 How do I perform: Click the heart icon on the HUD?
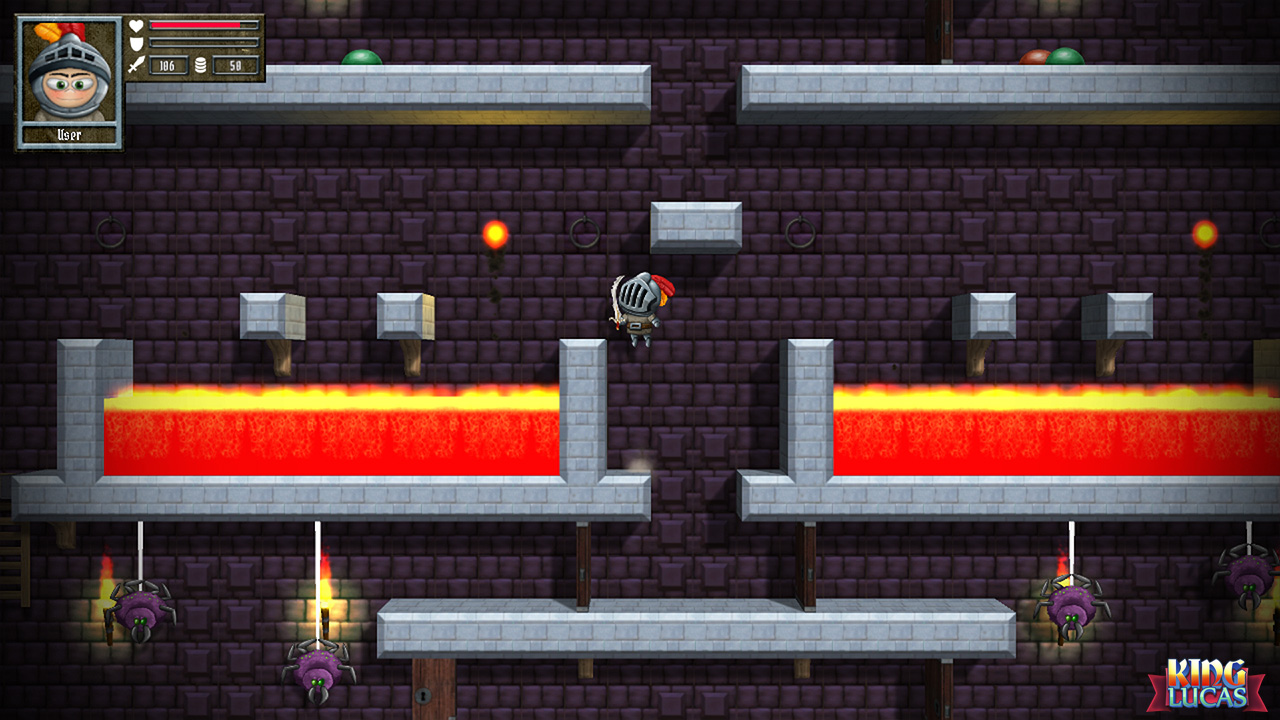(137, 25)
